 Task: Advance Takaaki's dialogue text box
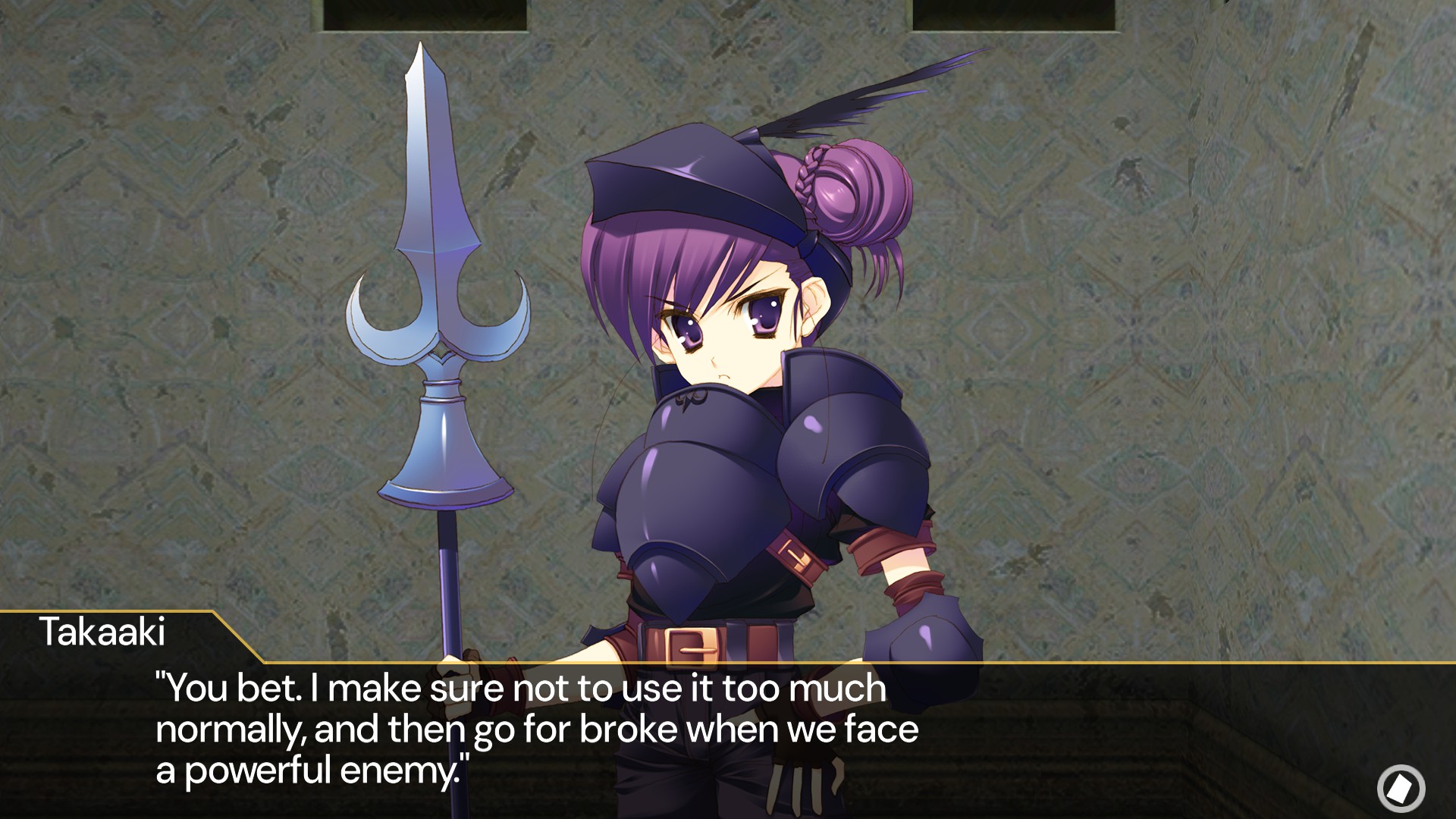click(x=531, y=730)
